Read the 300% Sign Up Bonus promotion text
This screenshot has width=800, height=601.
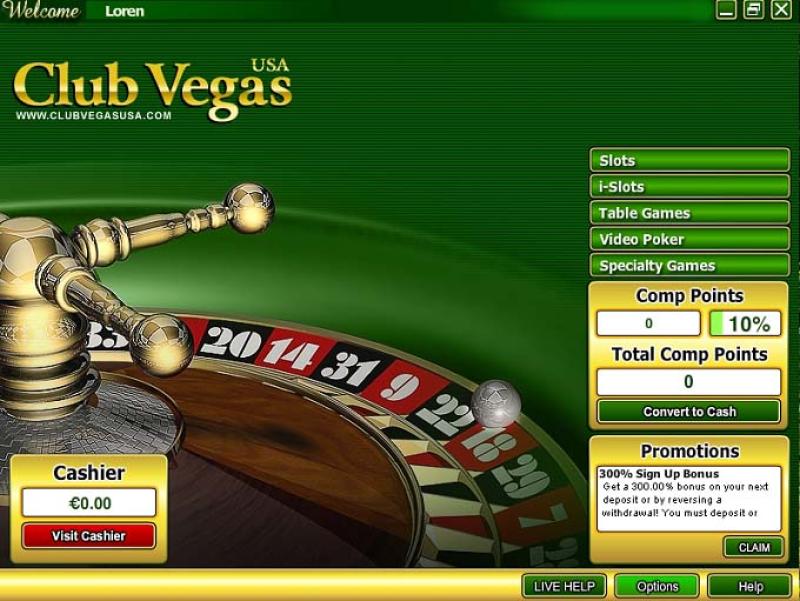689,498
